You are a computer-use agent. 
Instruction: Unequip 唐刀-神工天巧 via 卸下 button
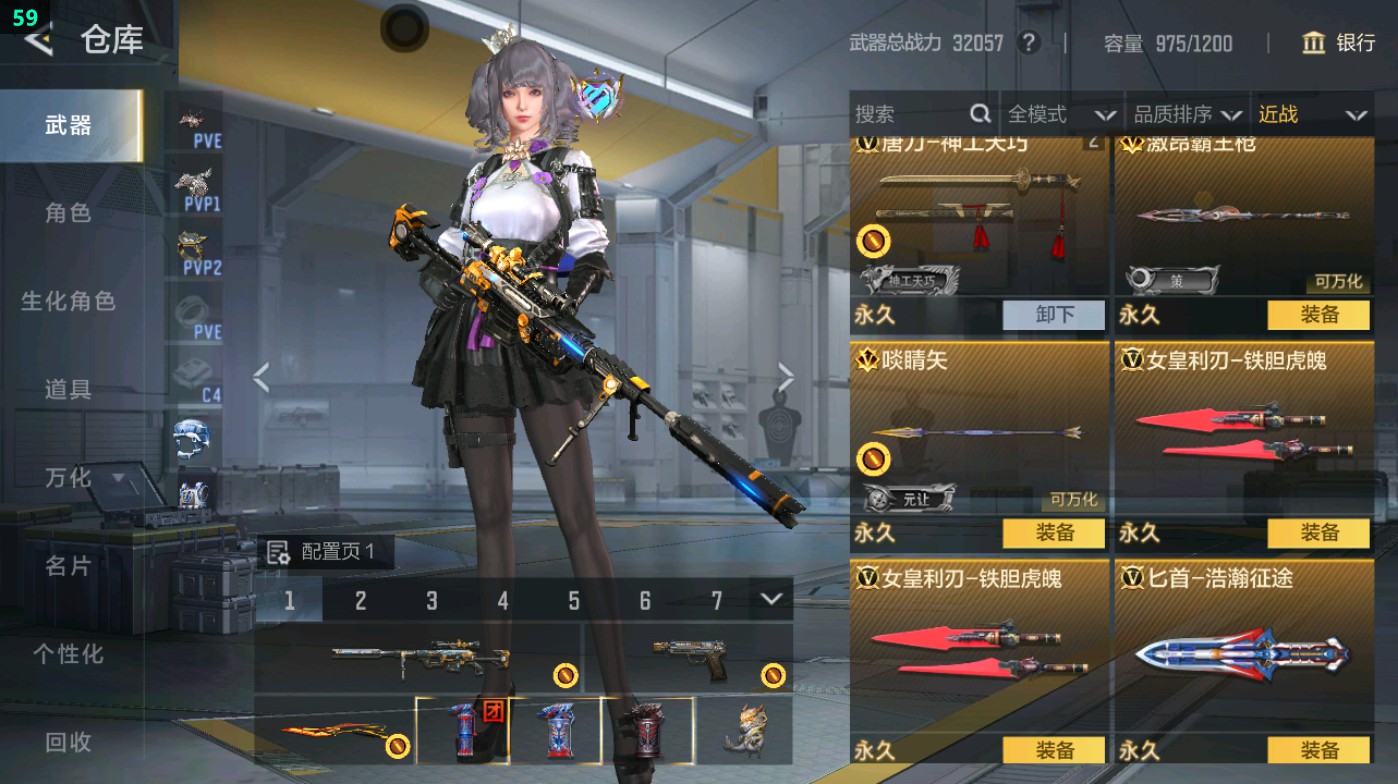pos(1052,315)
